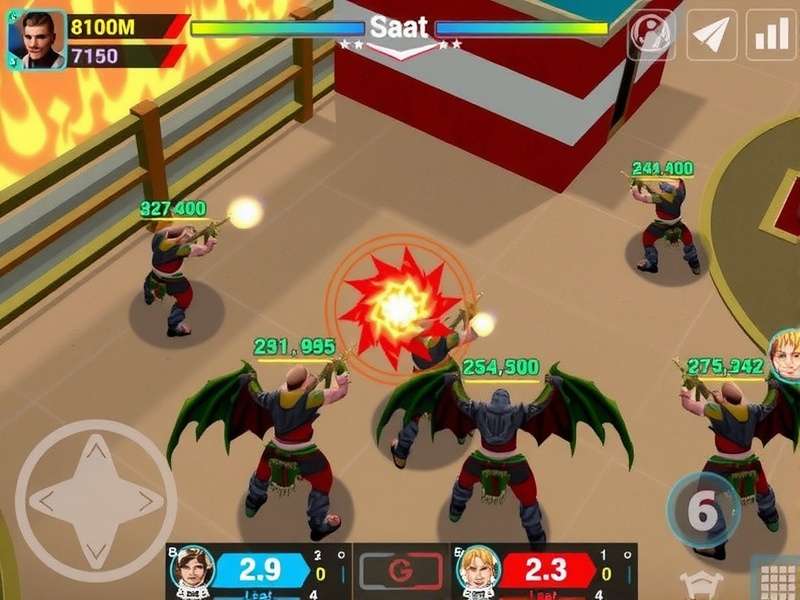
Task: Click the circular character profile icon
Action: tap(651, 35)
